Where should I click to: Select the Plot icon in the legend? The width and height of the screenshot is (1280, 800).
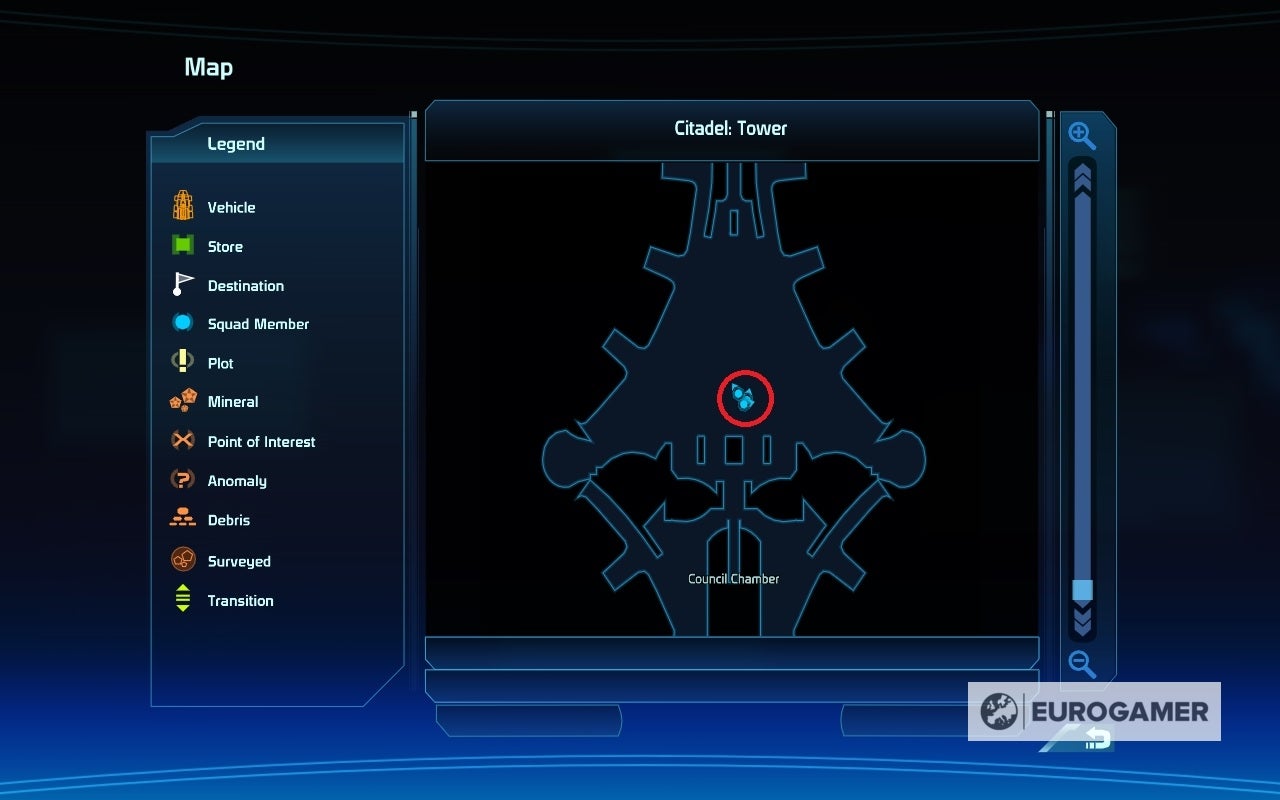coord(181,361)
